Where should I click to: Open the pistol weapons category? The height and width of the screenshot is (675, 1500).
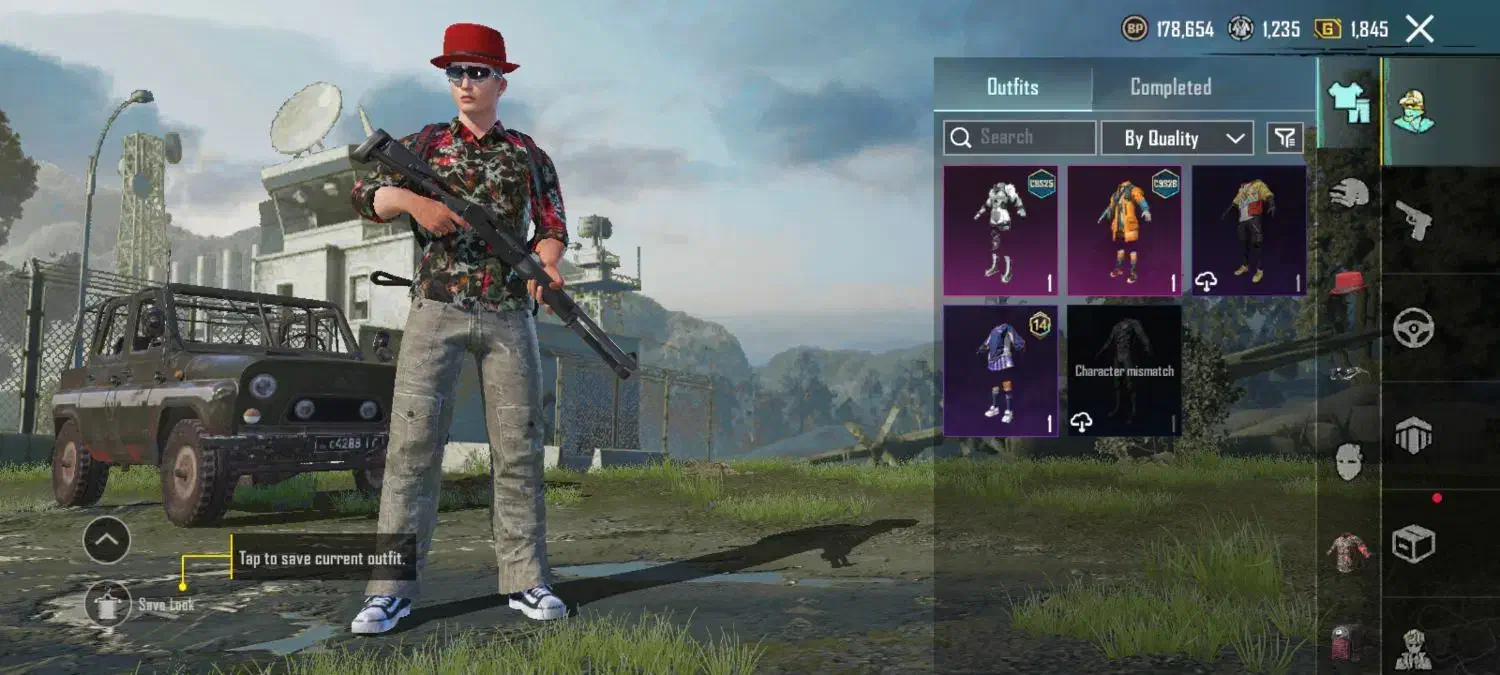[1414, 219]
